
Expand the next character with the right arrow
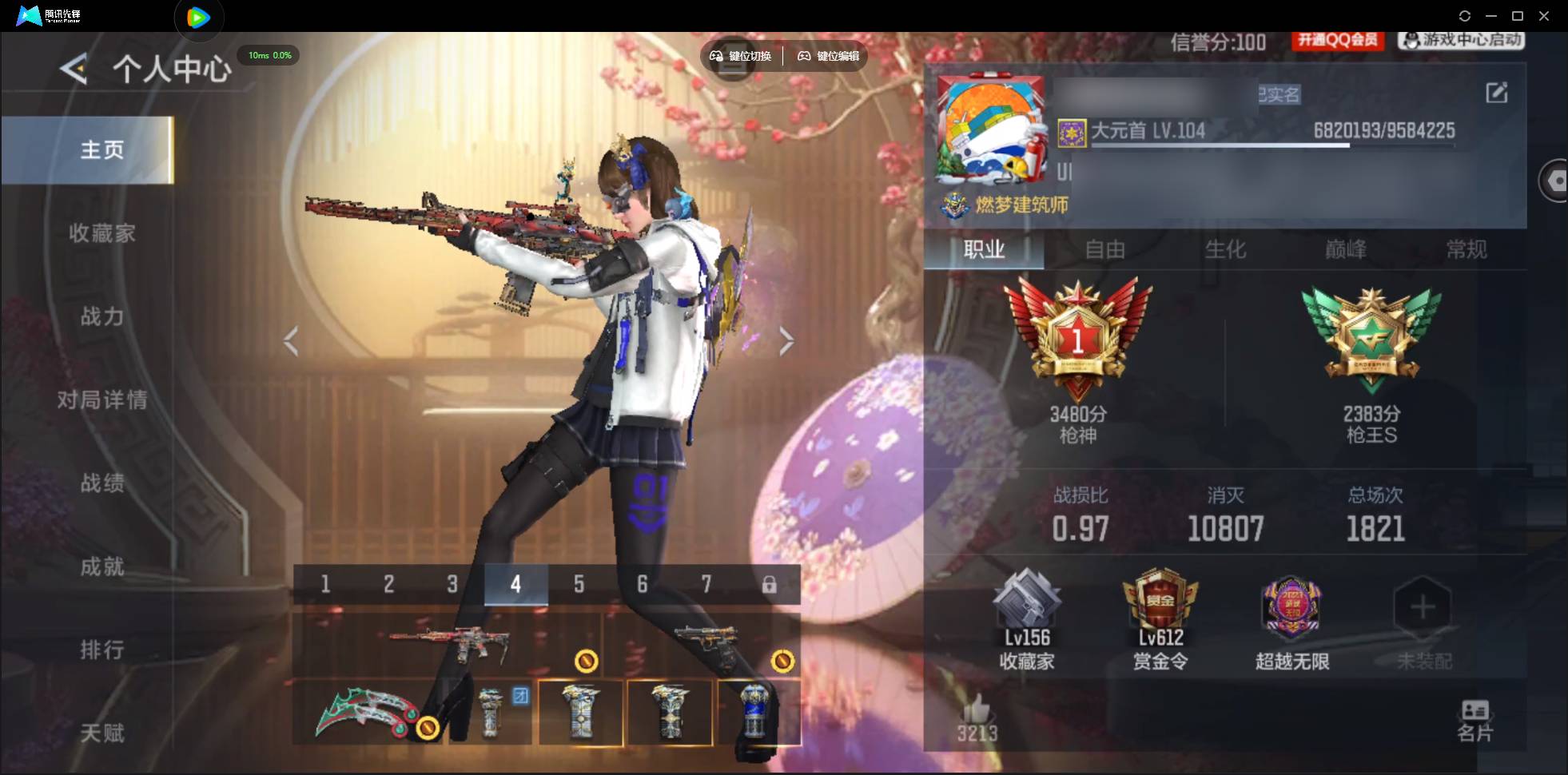click(x=786, y=341)
